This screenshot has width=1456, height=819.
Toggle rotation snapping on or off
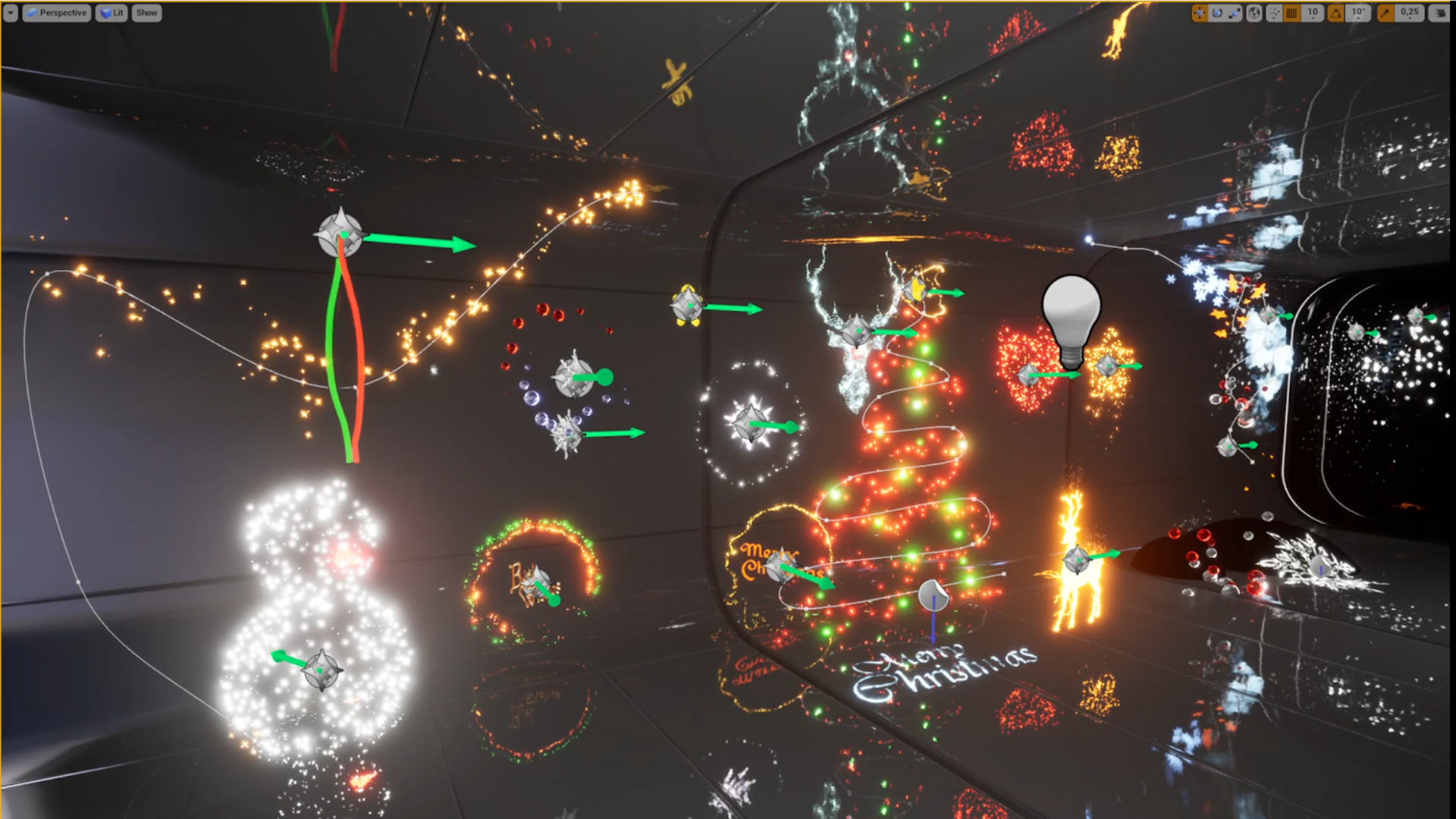[1337, 13]
